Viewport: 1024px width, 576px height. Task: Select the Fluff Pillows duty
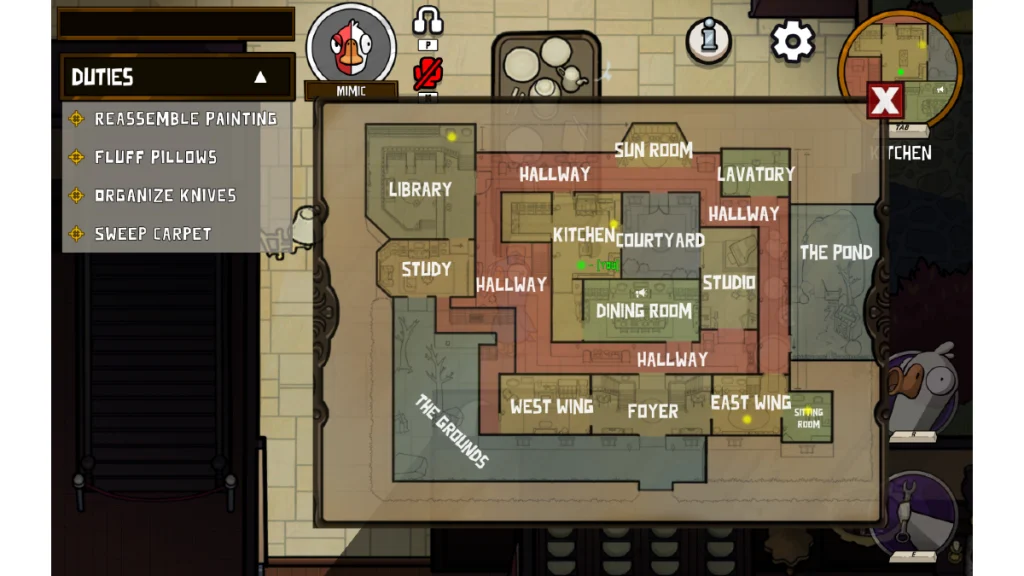tap(155, 157)
